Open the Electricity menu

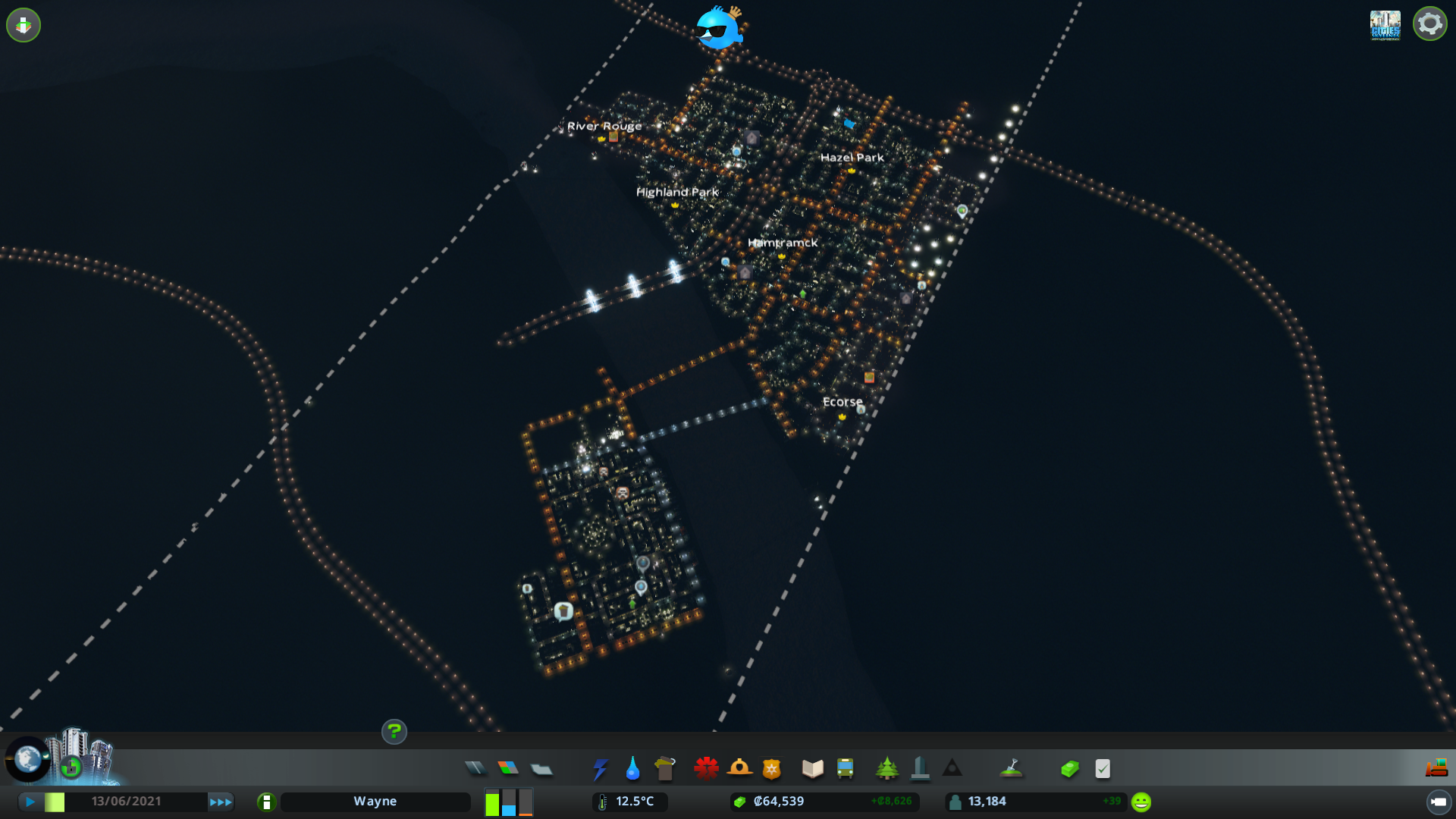pyautogui.click(x=600, y=768)
